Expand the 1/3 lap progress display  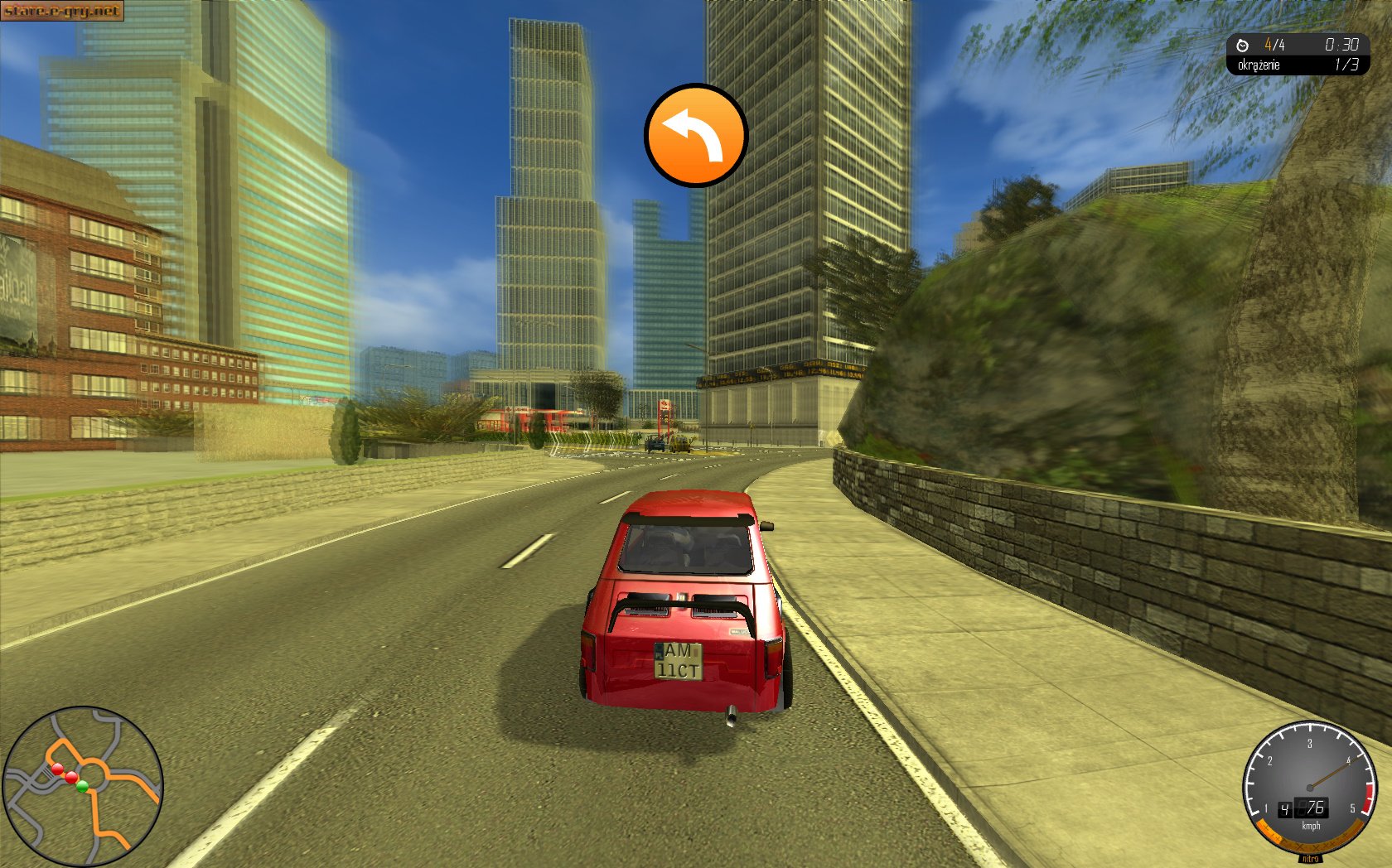pyautogui.click(x=1348, y=65)
